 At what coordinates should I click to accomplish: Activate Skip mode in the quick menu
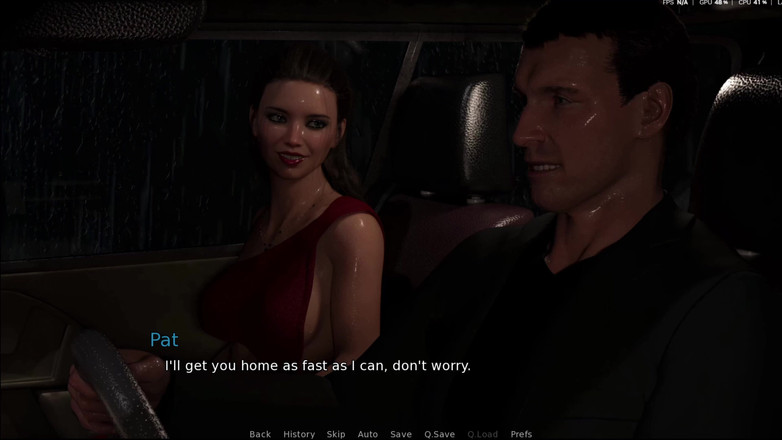click(x=336, y=434)
